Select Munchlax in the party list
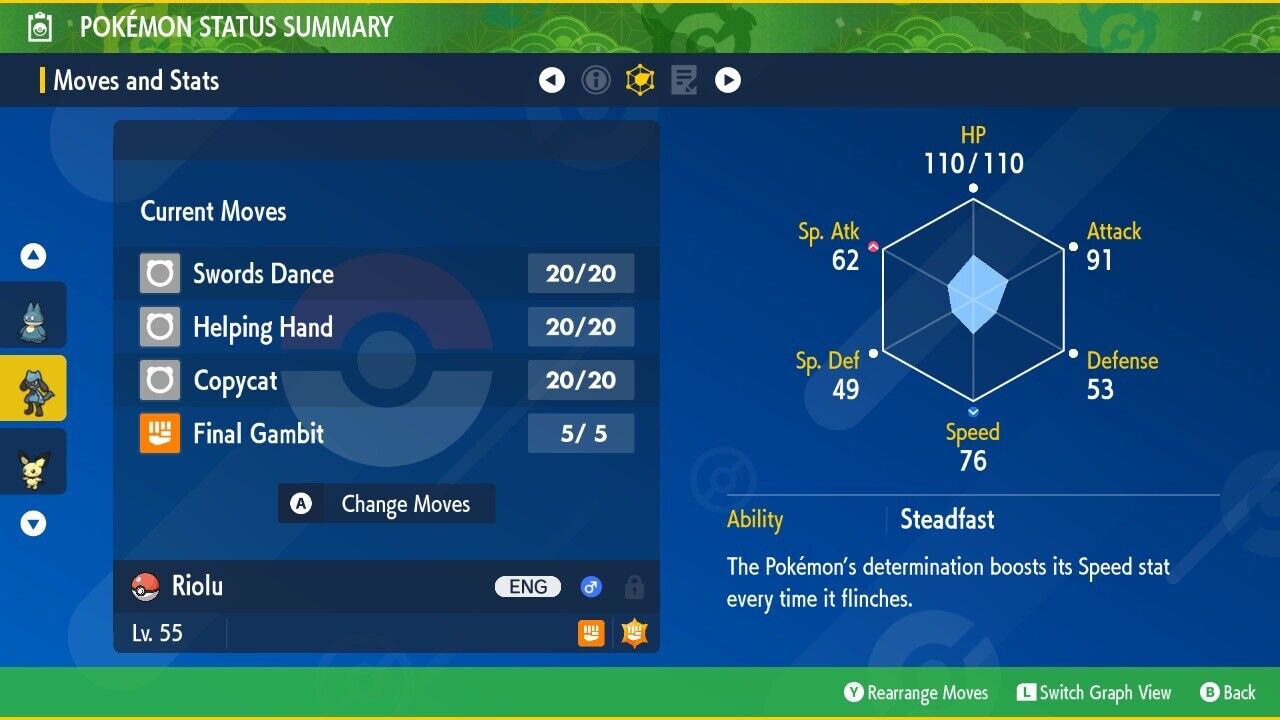 [x=32, y=316]
